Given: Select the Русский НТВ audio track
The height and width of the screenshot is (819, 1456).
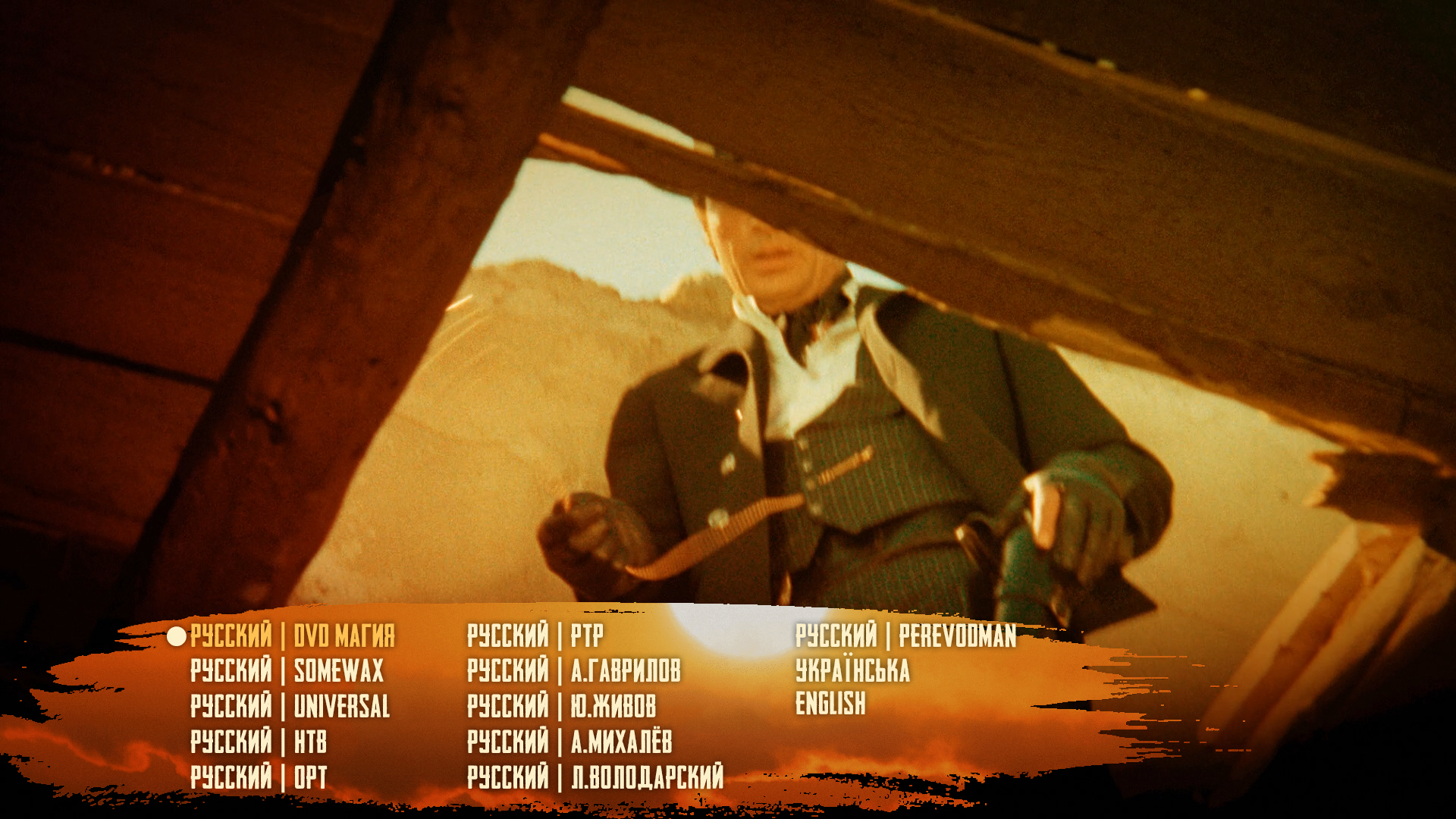Looking at the screenshot, I should click(x=259, y=742).
